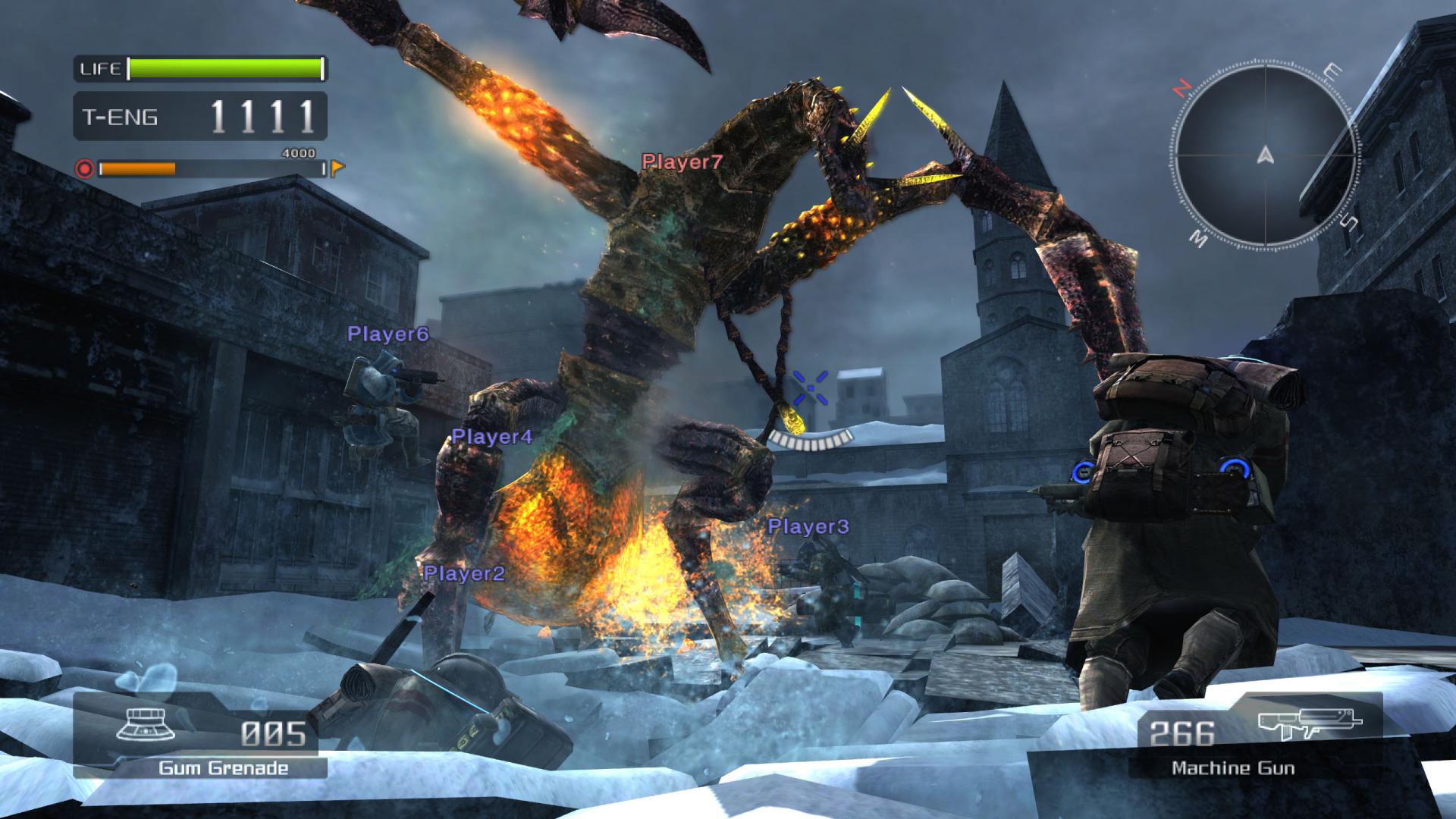Select the Player7 name tag
Screen dimensions: 1456x819
click(680, 162)
